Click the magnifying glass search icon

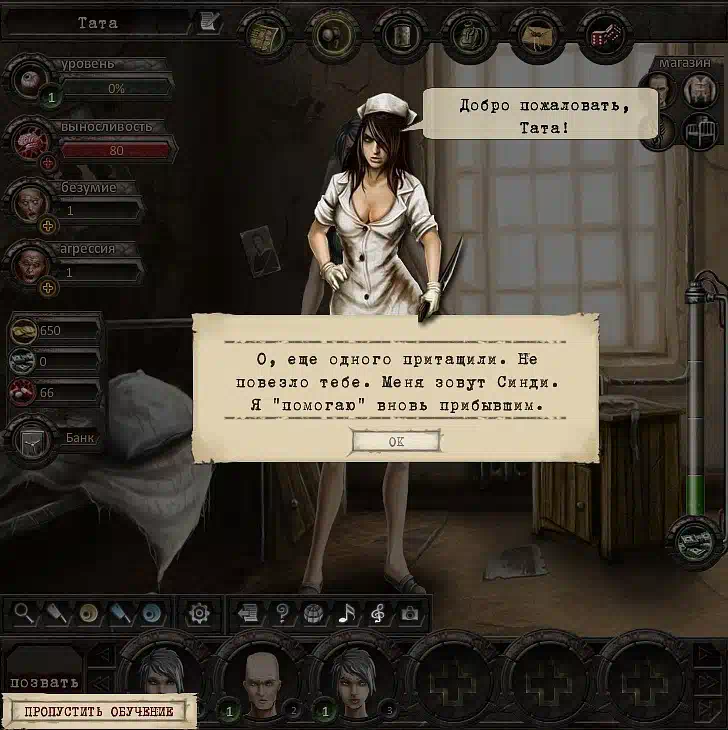click(x=24, y=613)
